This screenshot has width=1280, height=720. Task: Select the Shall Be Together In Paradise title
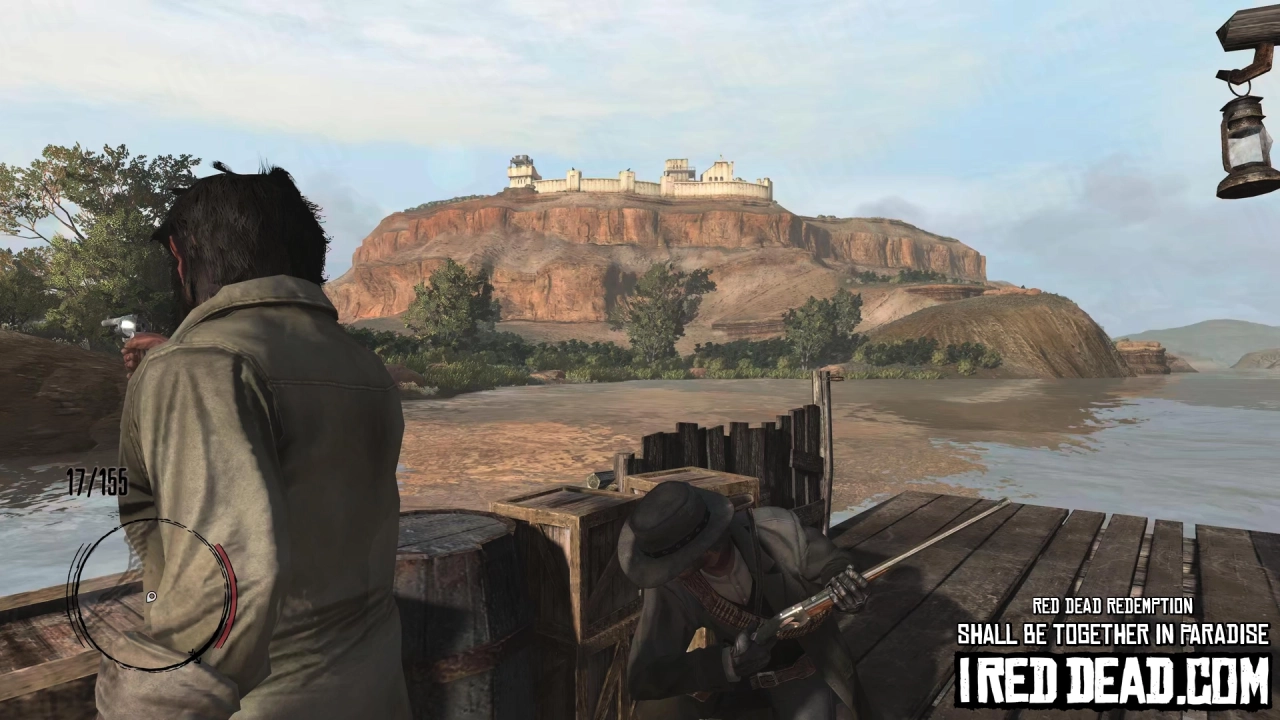(1113, 635)
